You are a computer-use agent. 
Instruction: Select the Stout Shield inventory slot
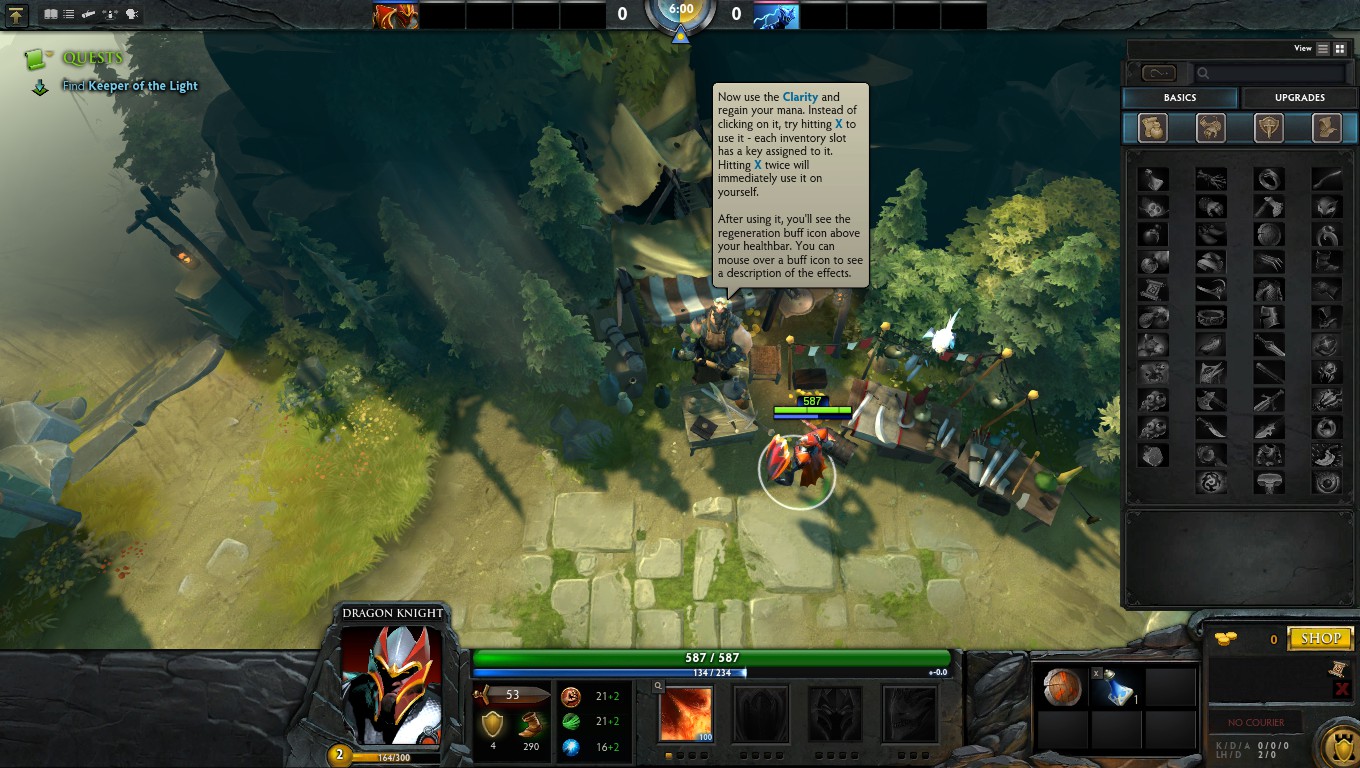point(1060,688)
